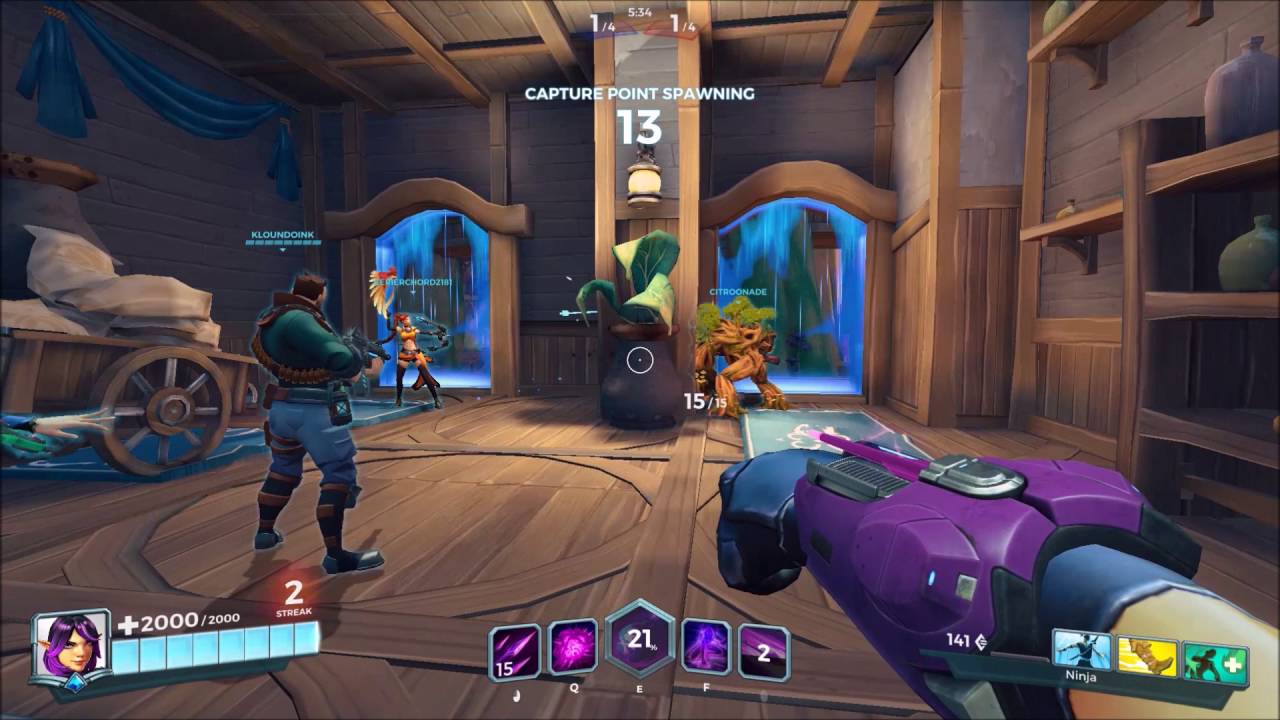Select the purple dart weapon-fire ability icon
Image resolution: width=1280 pixels, height=720 pixels.
click(x=515, y=651)
